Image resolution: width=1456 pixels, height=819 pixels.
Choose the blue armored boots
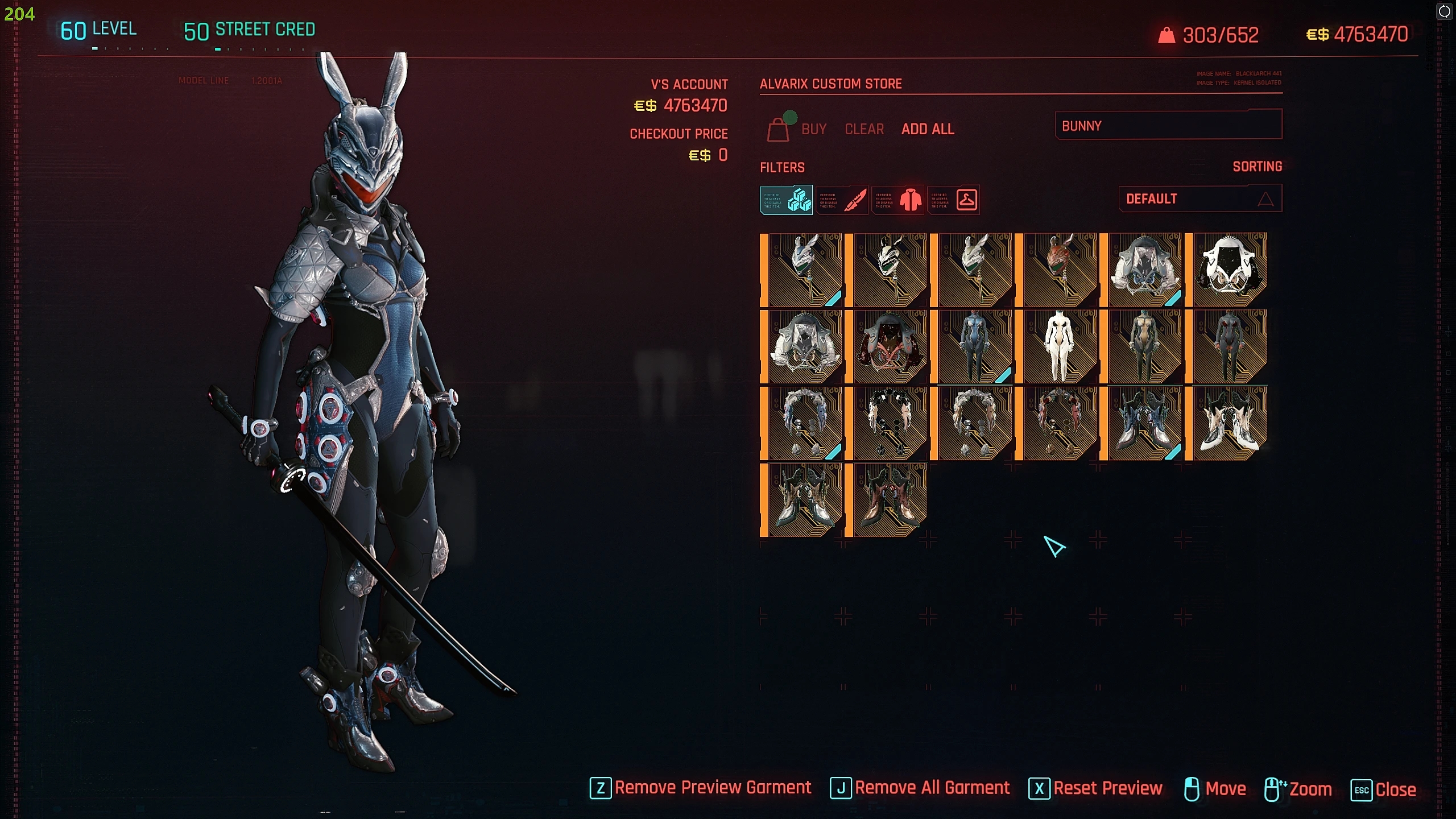point(1142,423)
